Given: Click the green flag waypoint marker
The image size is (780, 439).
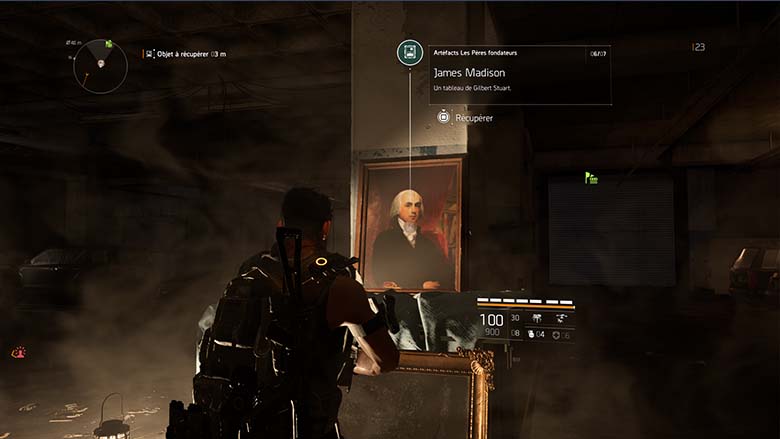Looking at the screenshot, I should pyautogui.click(x=591, y=178).
